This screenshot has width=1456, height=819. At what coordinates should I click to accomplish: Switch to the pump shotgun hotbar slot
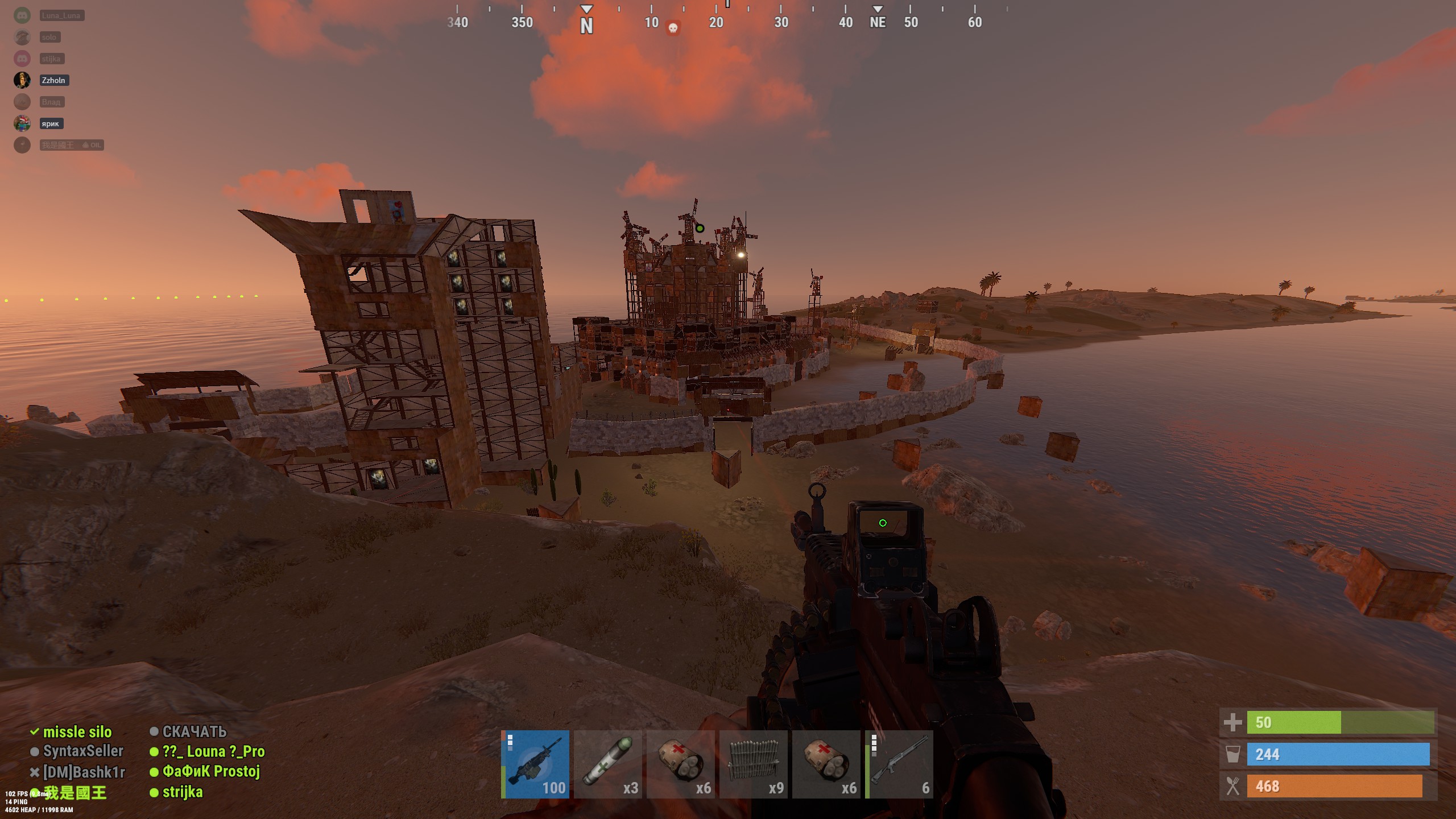pyautogui.click(x=899, y=764)
